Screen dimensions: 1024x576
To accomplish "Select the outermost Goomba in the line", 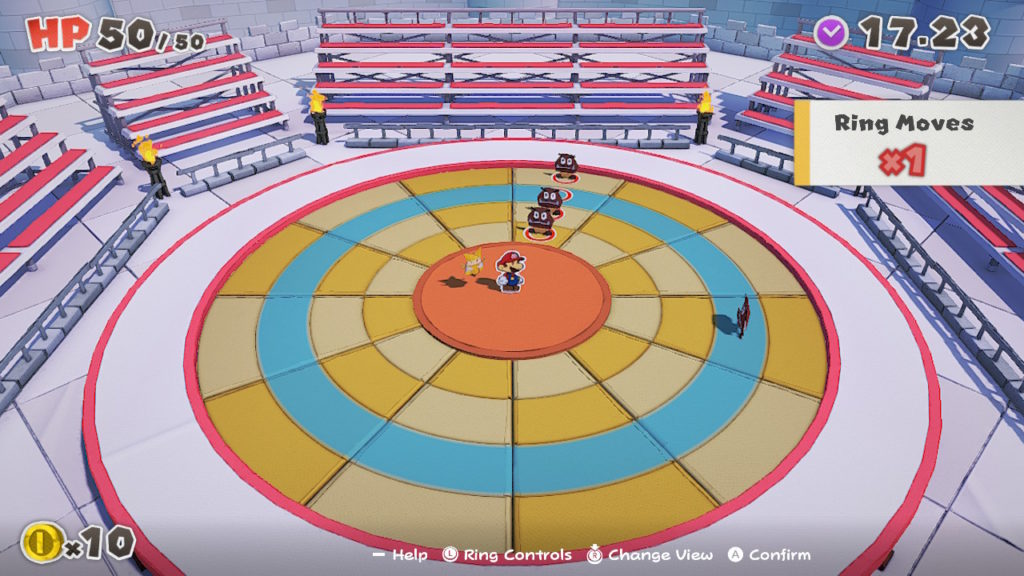I will pyautogui.click(x=565, y=166).
